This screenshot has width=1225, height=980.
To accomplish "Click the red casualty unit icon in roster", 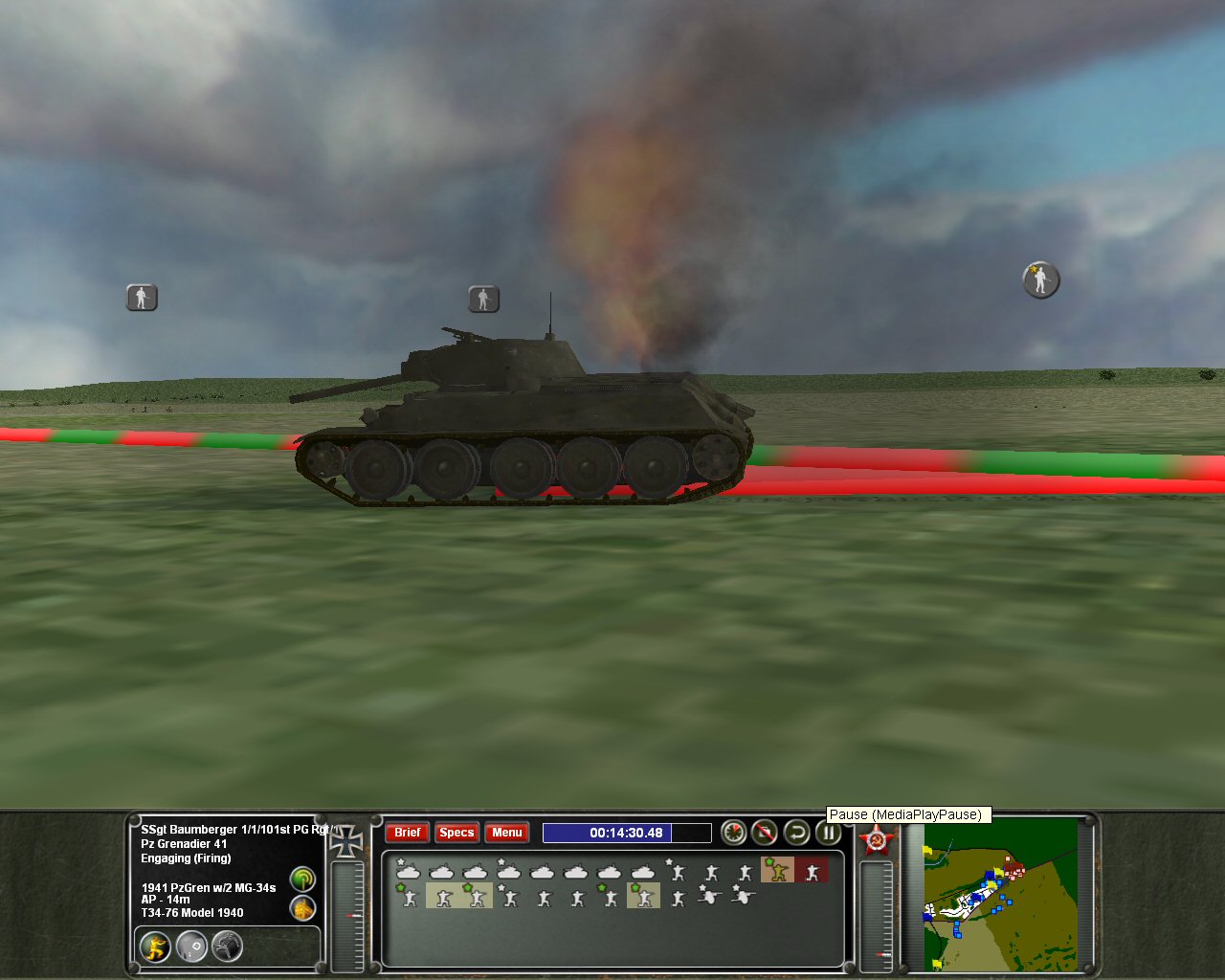I will coord(814,871).
